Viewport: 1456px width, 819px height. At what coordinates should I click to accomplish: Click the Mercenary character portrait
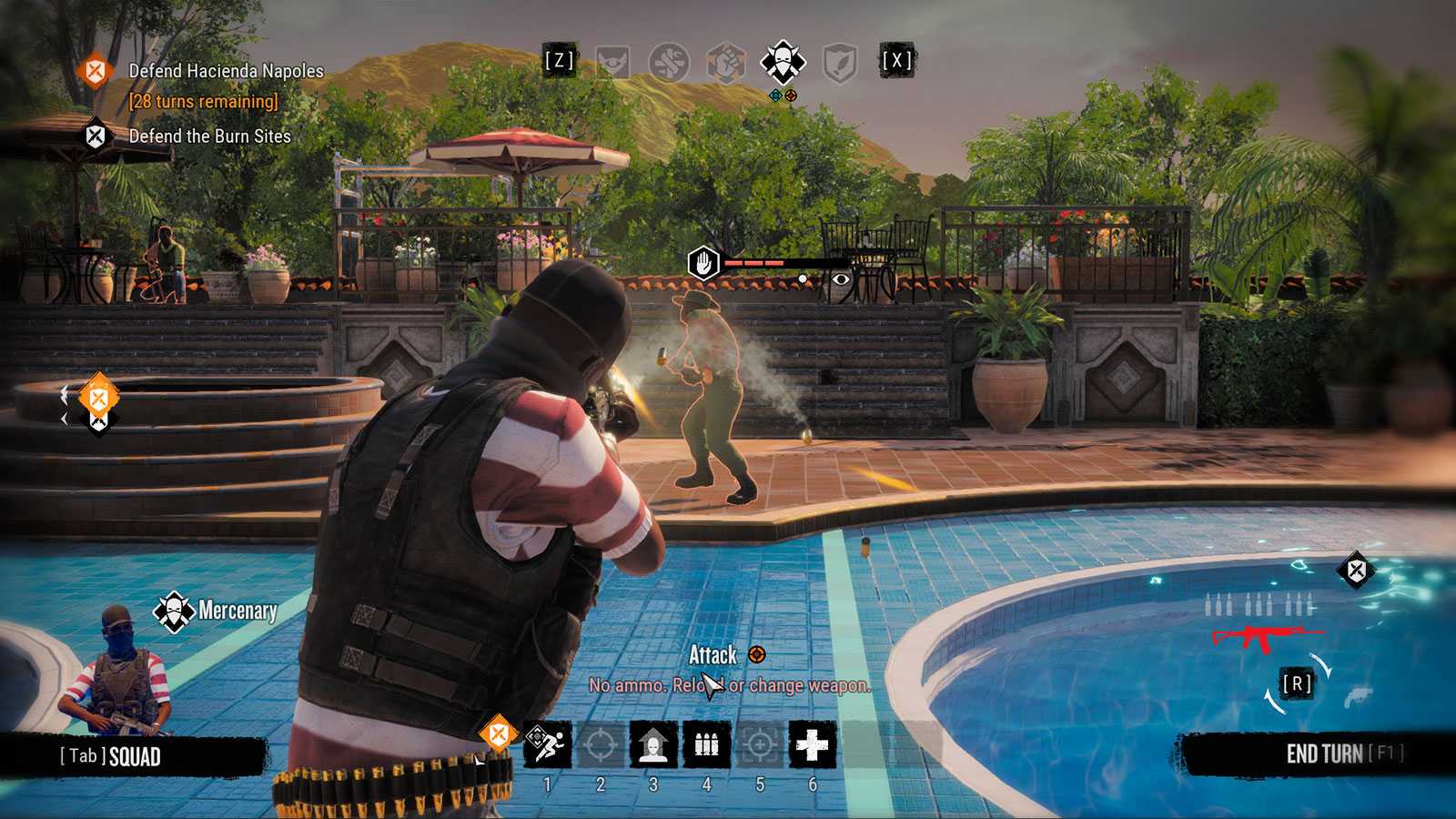(112, 669)
